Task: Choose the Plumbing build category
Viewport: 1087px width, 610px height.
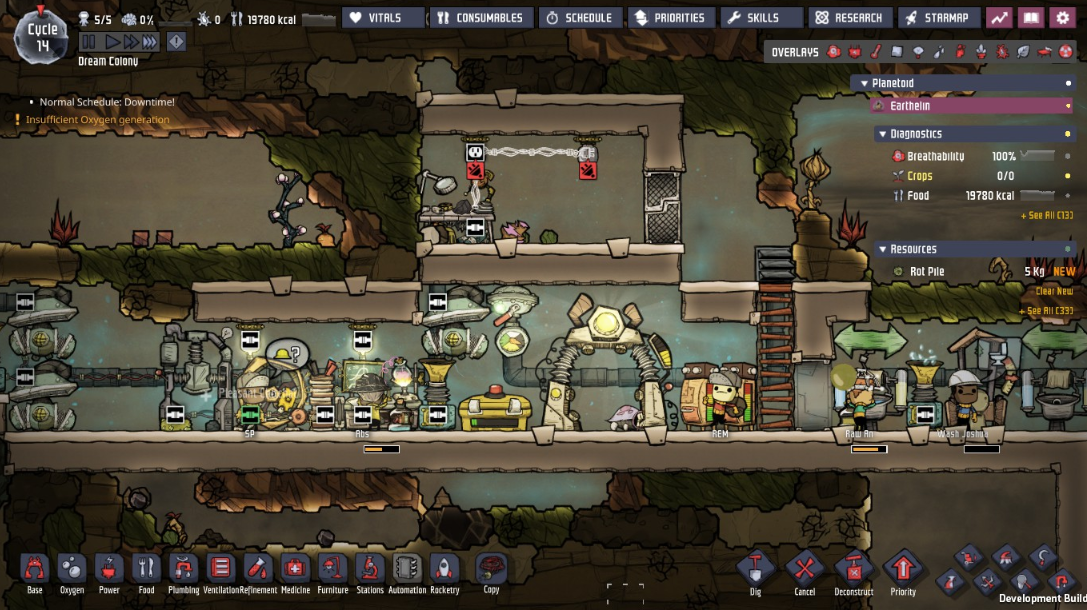Action: 183,571
